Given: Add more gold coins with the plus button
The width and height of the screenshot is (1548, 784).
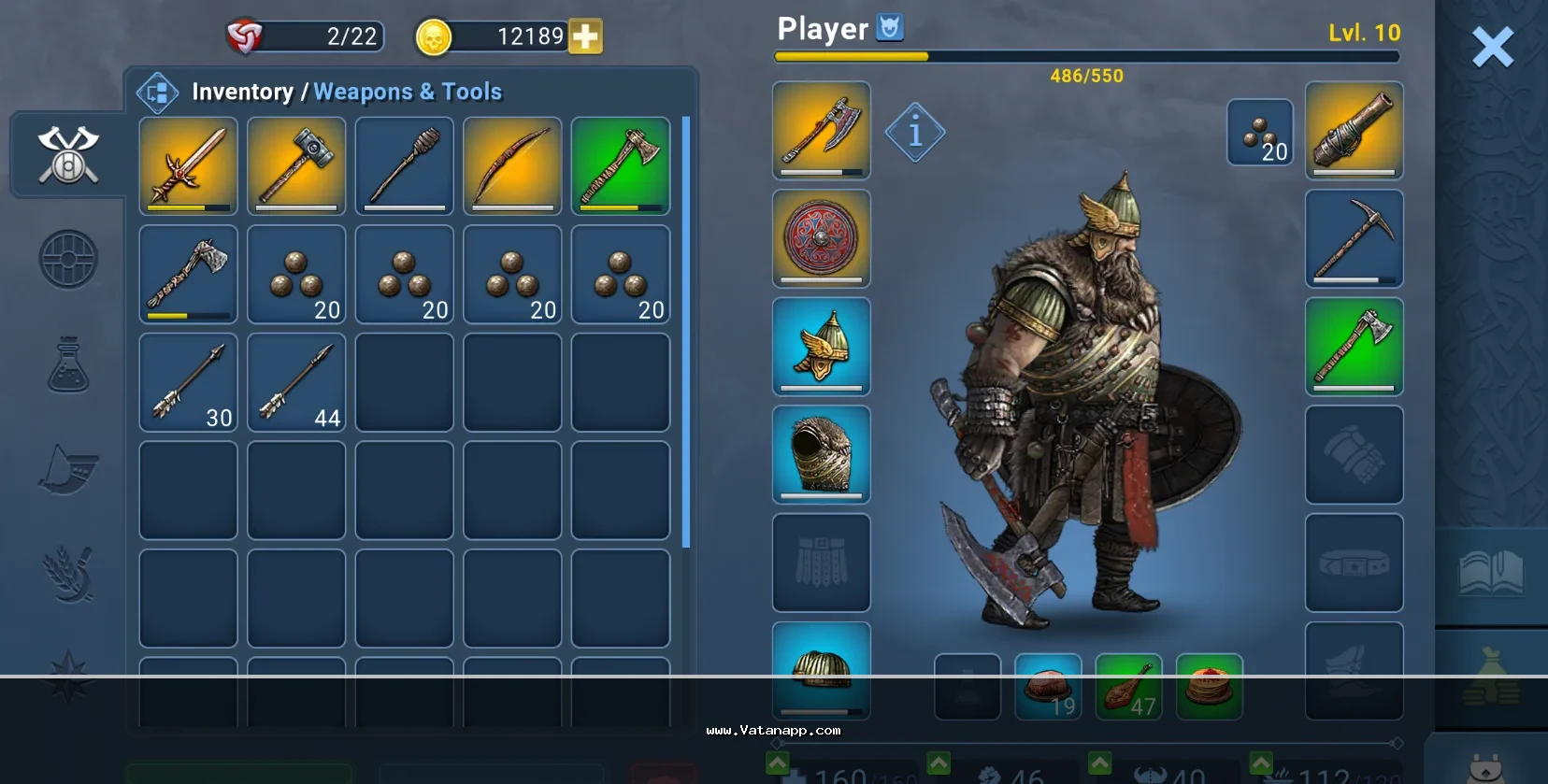Looking at the screenshot, I should click(585, 36).
